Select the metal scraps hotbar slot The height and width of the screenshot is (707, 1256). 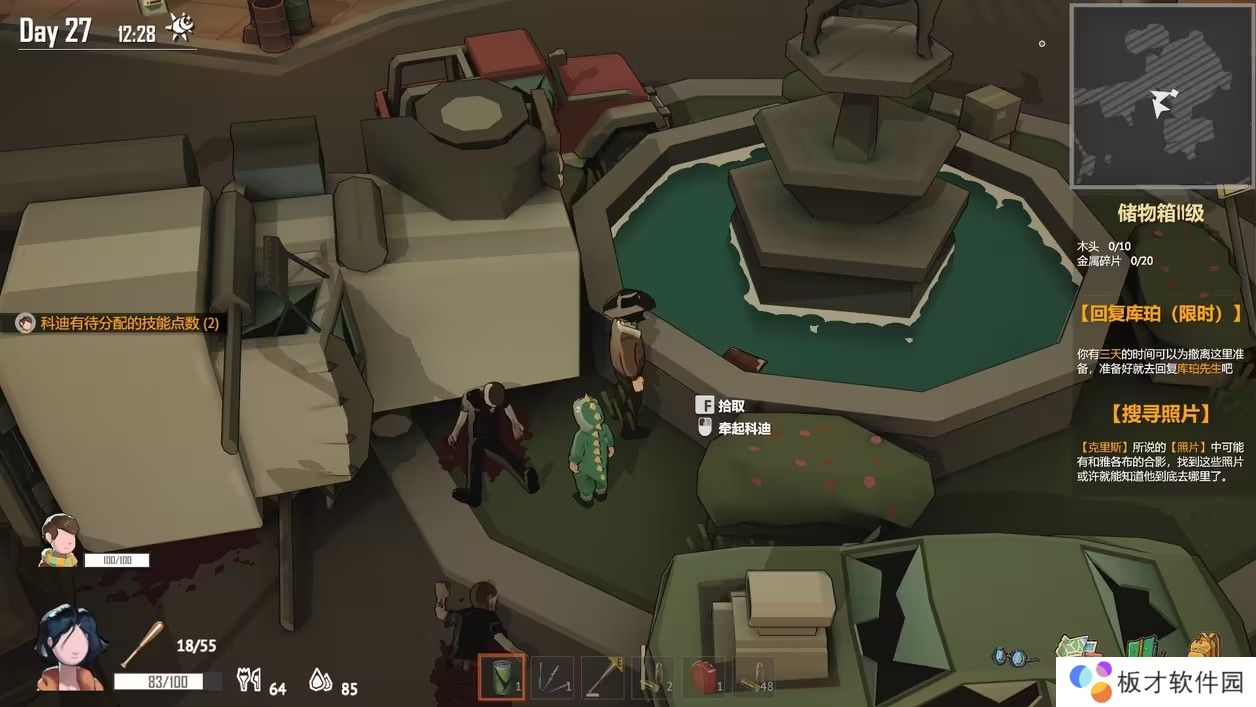point(552,677)
